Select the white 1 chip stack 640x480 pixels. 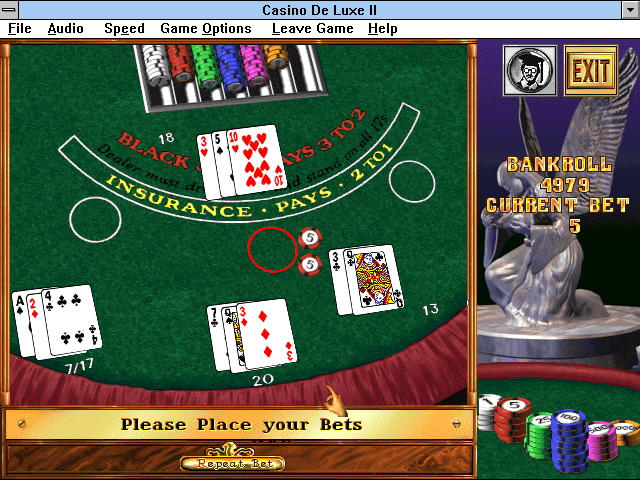coord(487,411)
